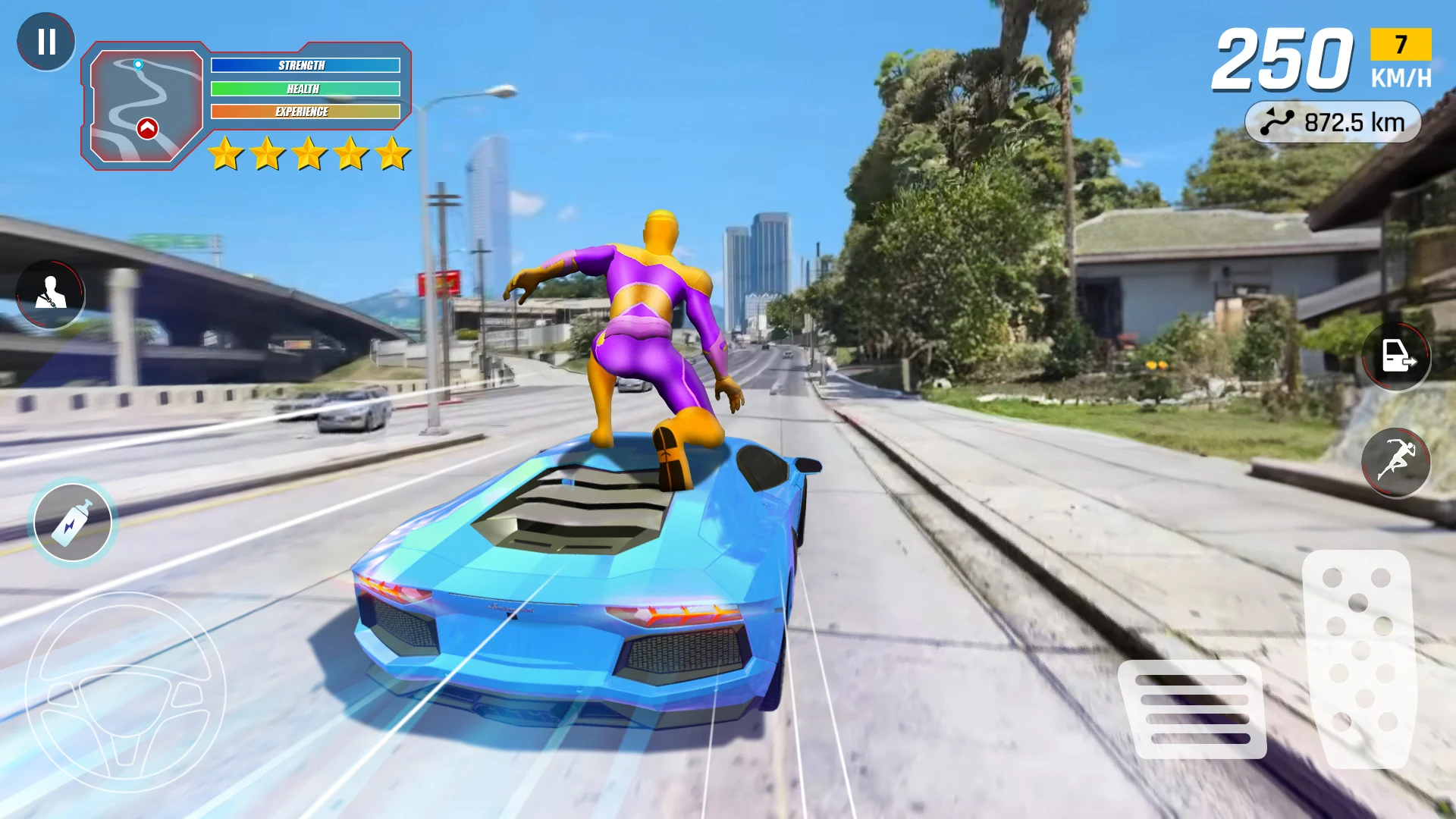1456x819 pixels.
Task: Use the nitro boost spray icon
Action: click(x=72, y=520)
